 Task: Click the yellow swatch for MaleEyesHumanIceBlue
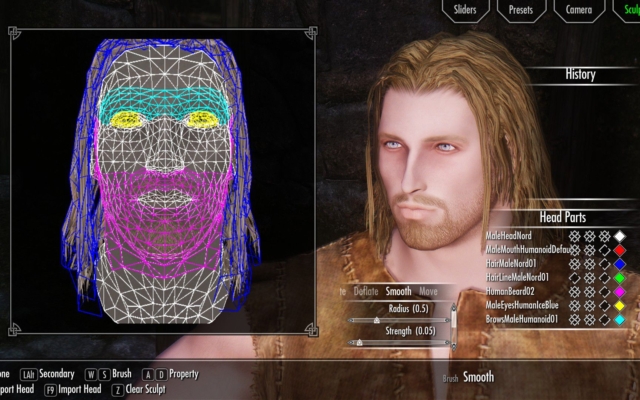[620, 305]
